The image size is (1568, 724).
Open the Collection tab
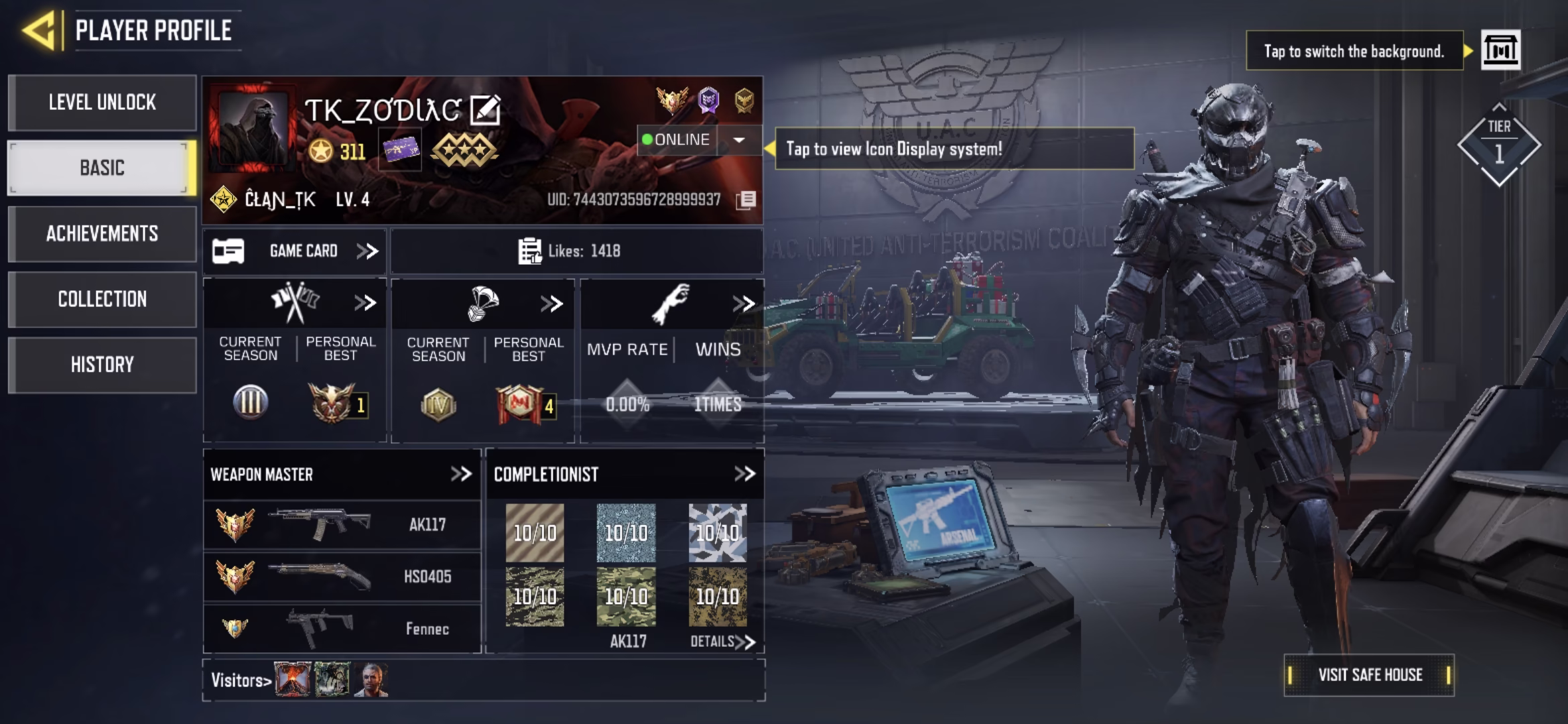pyautogui.click(x=102, y=300)
